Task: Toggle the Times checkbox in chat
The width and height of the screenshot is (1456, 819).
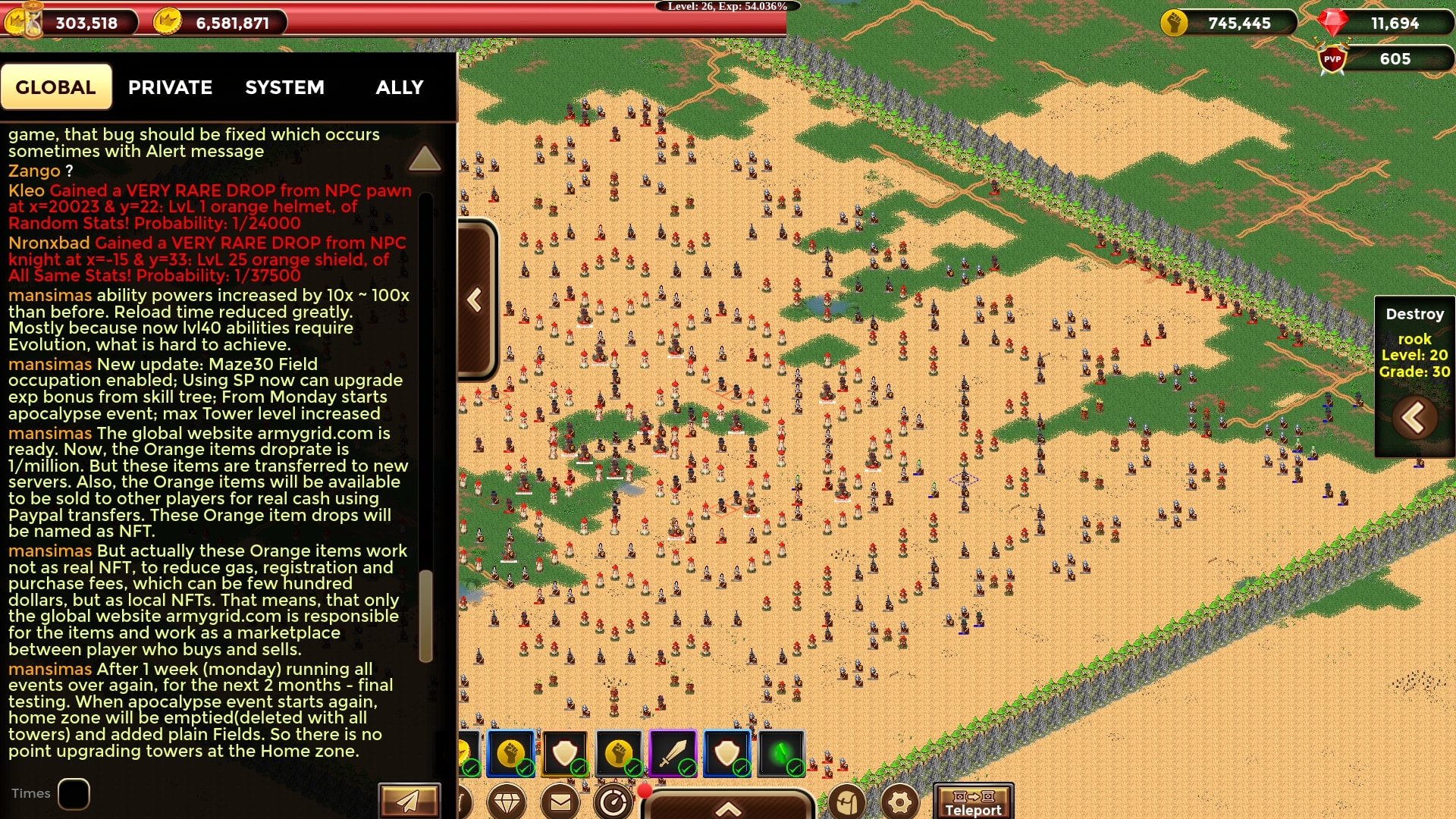Action: (74, 794)
